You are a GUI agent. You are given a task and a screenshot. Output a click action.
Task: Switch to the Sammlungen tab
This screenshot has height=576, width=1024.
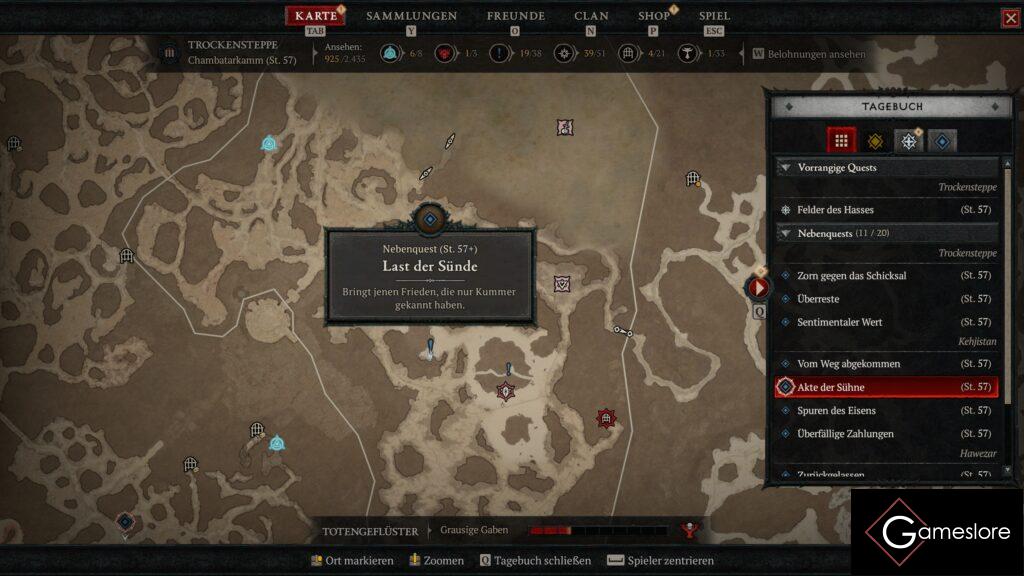click(411, 16)
